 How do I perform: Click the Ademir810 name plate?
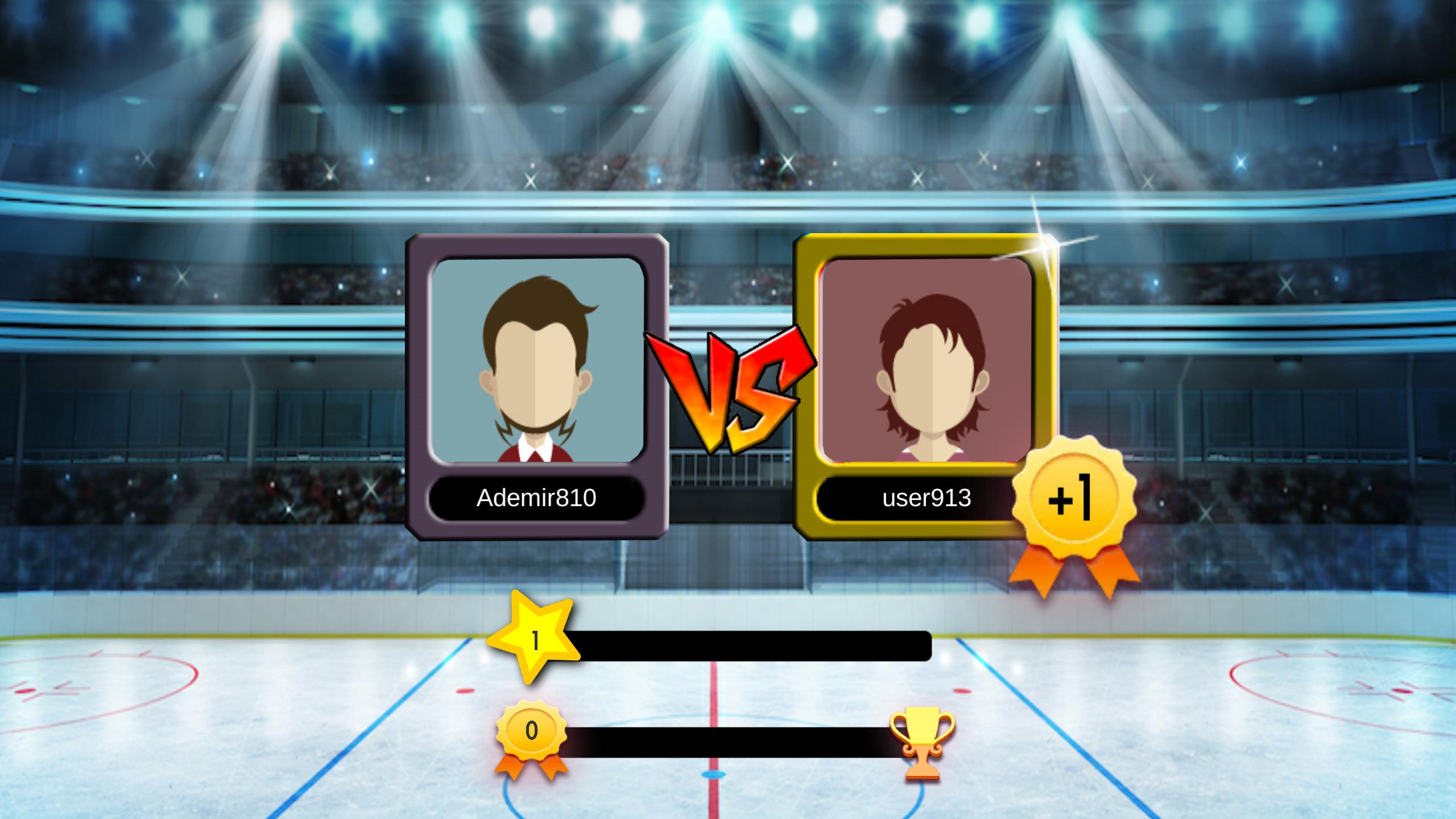pos(537,499)
